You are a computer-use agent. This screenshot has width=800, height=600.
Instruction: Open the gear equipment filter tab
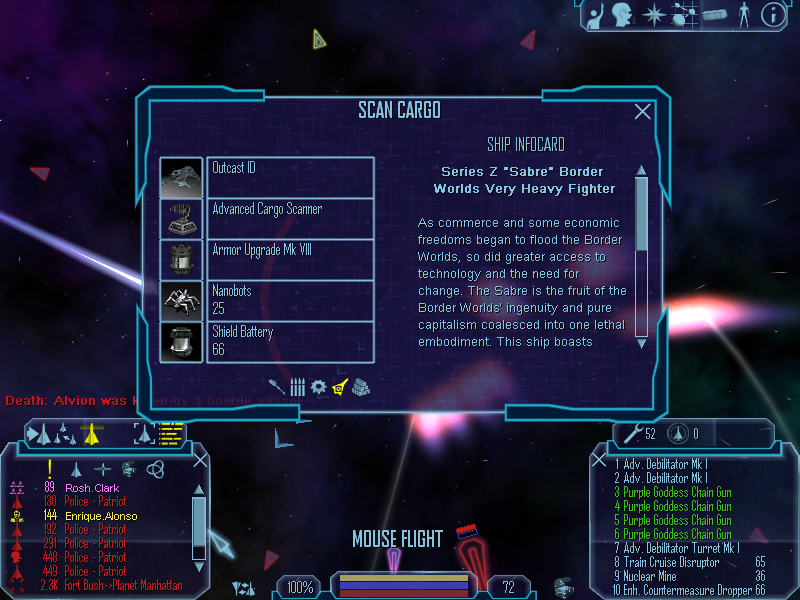pyautogui.click(x=318, y=386)
